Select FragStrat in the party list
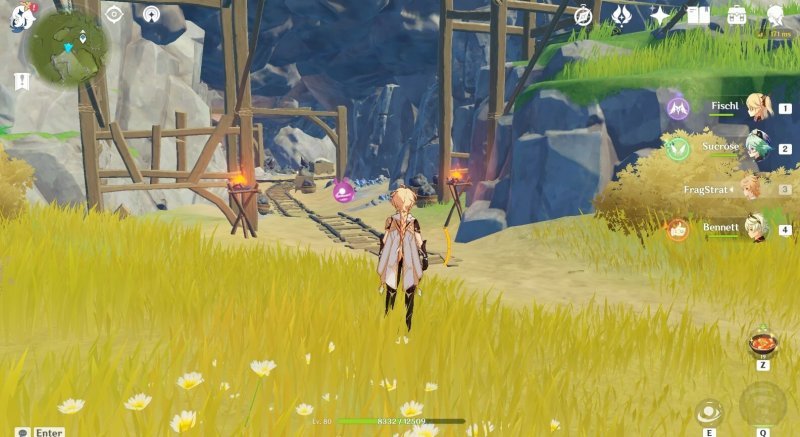800x437 pixels. pos(748,189)
